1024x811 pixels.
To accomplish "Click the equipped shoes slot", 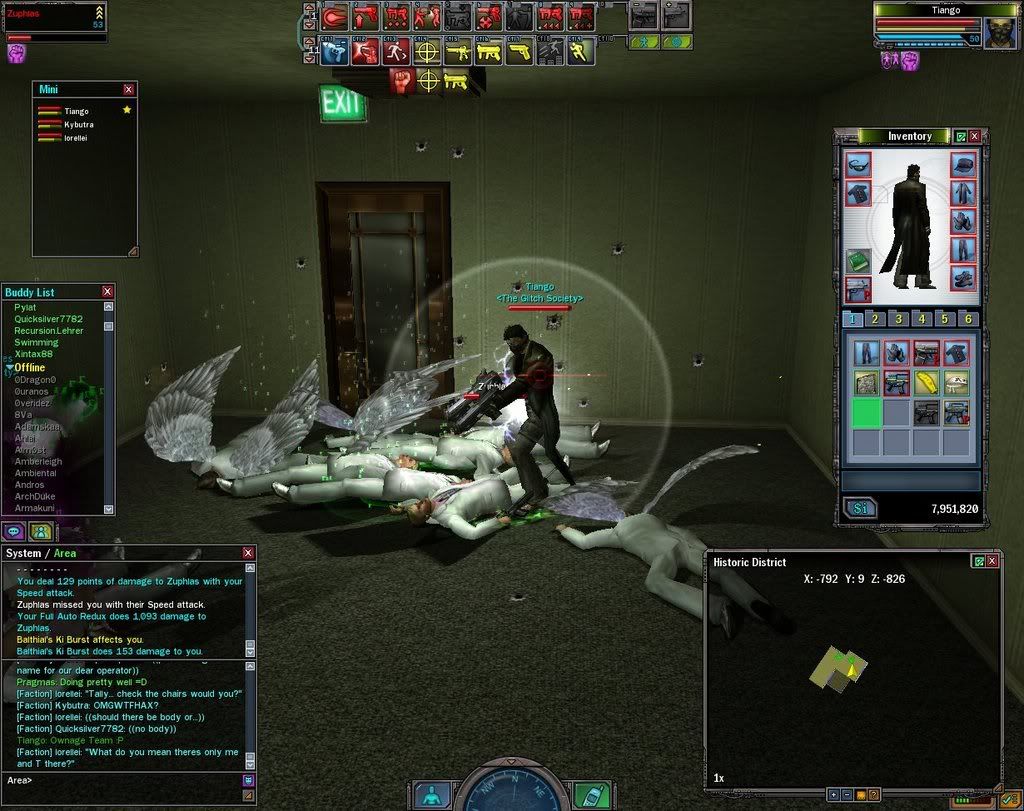I will [x=962, y=277].
